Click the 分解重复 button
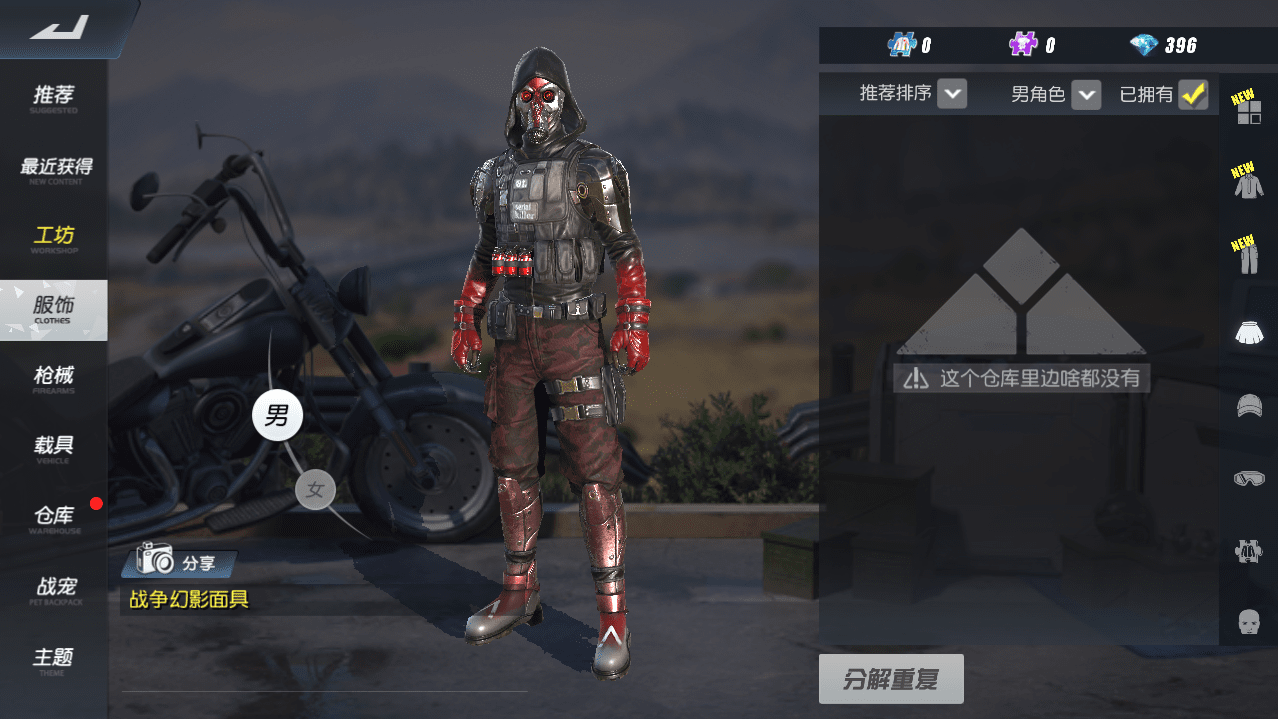This screenshot has width=1278, height=719. [x=891, y=680]
